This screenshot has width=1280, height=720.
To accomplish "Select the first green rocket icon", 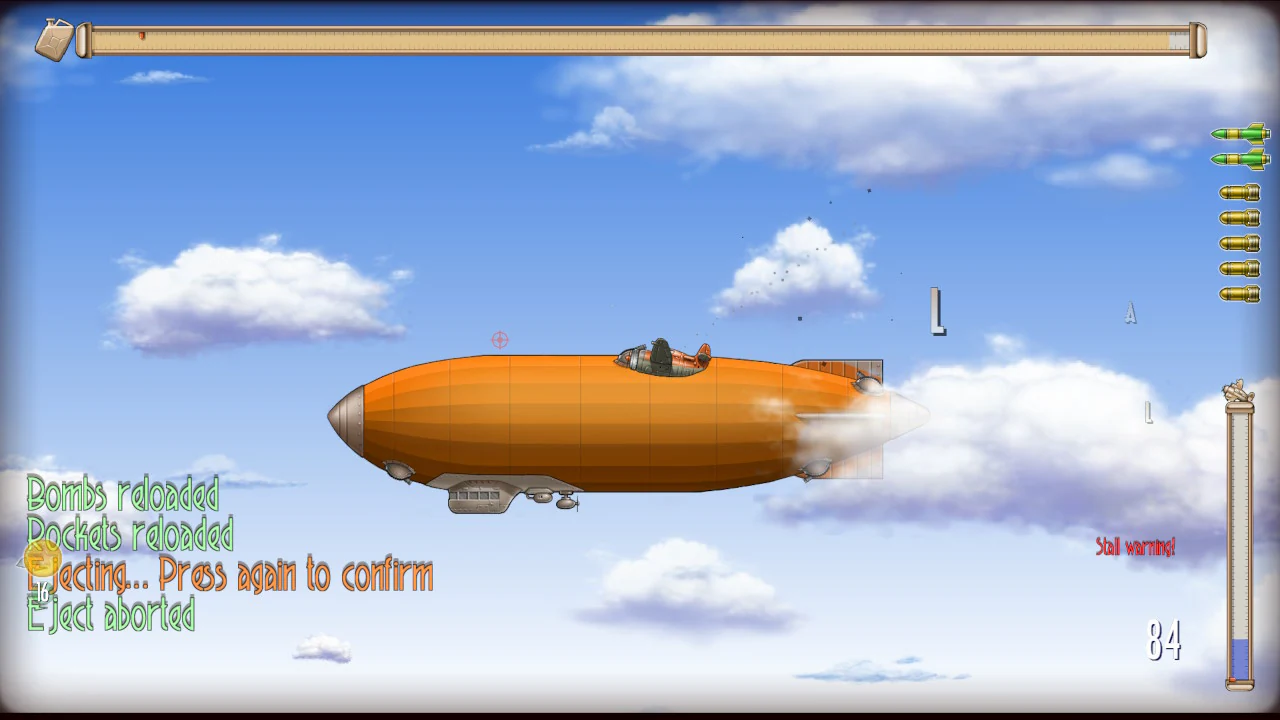I will coord(1240,134).
